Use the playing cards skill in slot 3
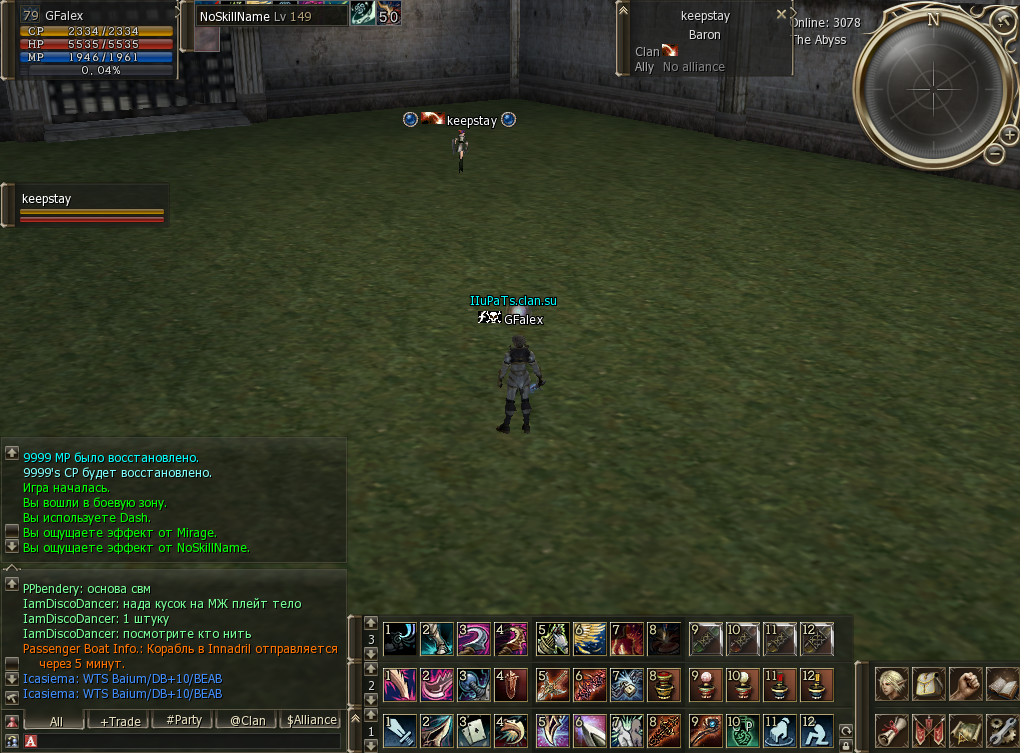The width and height of the screenshot is (1024, 753). click(x=475, y=731)
